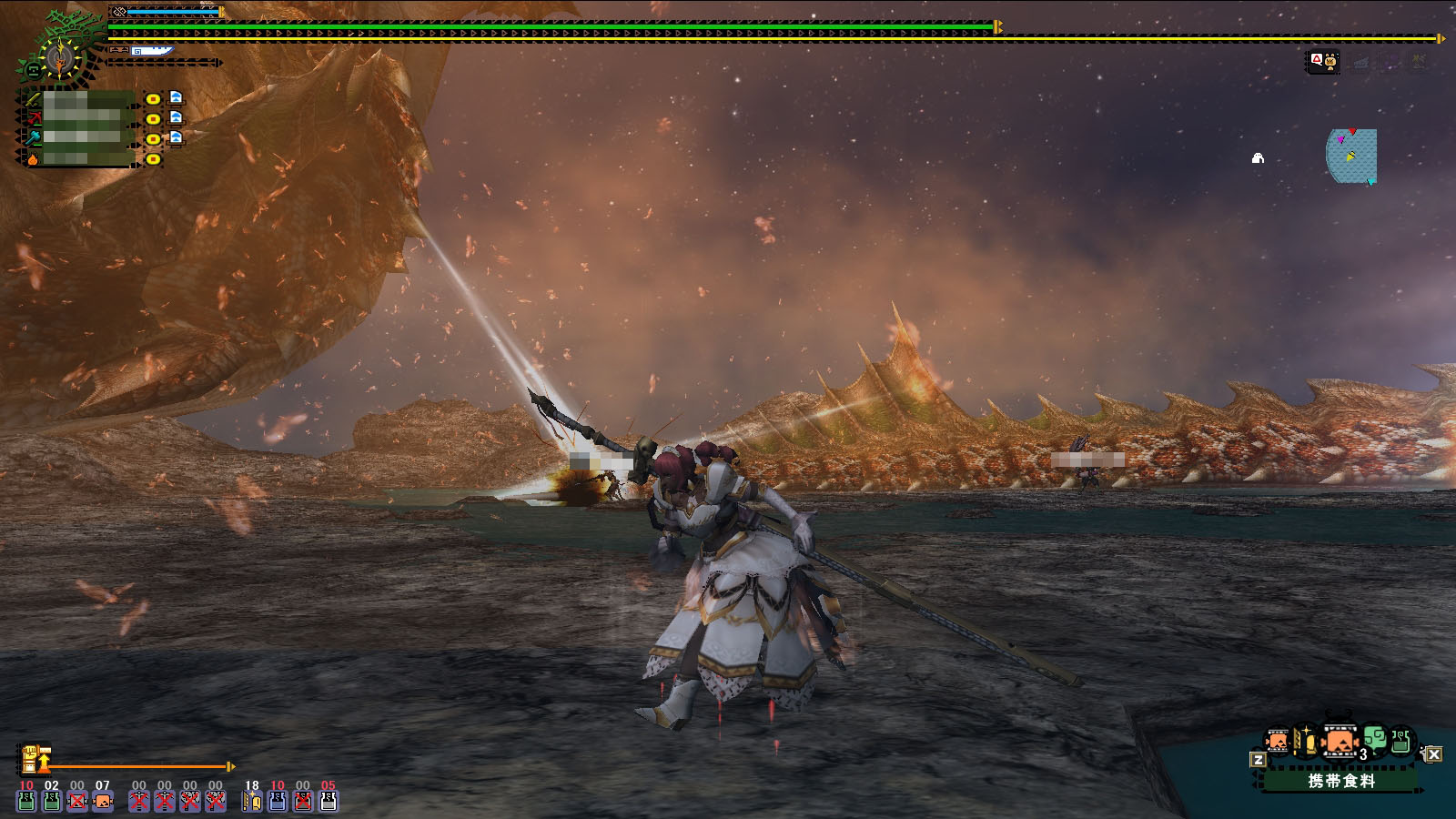Open the minimap
This screenshot has height=819, width=1456.
pyautogui.click(x=1351, y=156)
